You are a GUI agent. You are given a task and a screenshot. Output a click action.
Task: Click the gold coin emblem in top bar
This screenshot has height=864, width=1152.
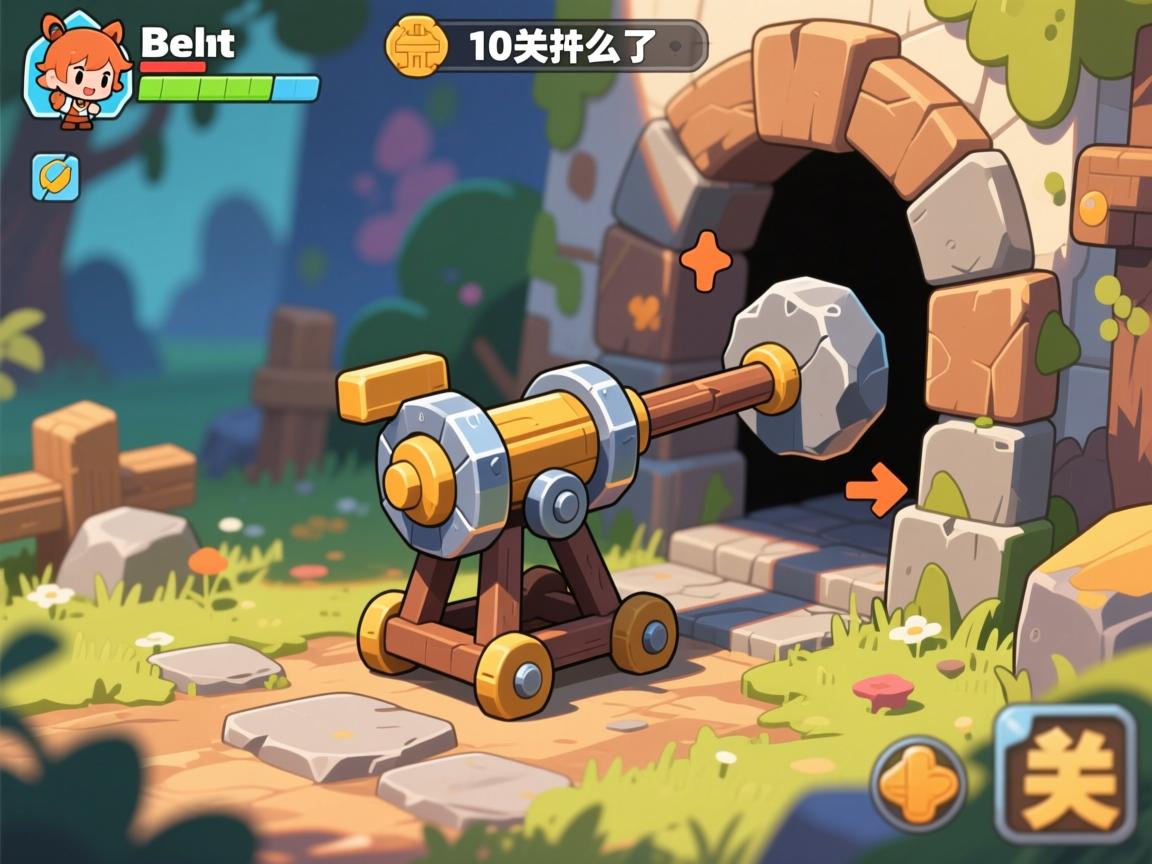tap(411, 46)
